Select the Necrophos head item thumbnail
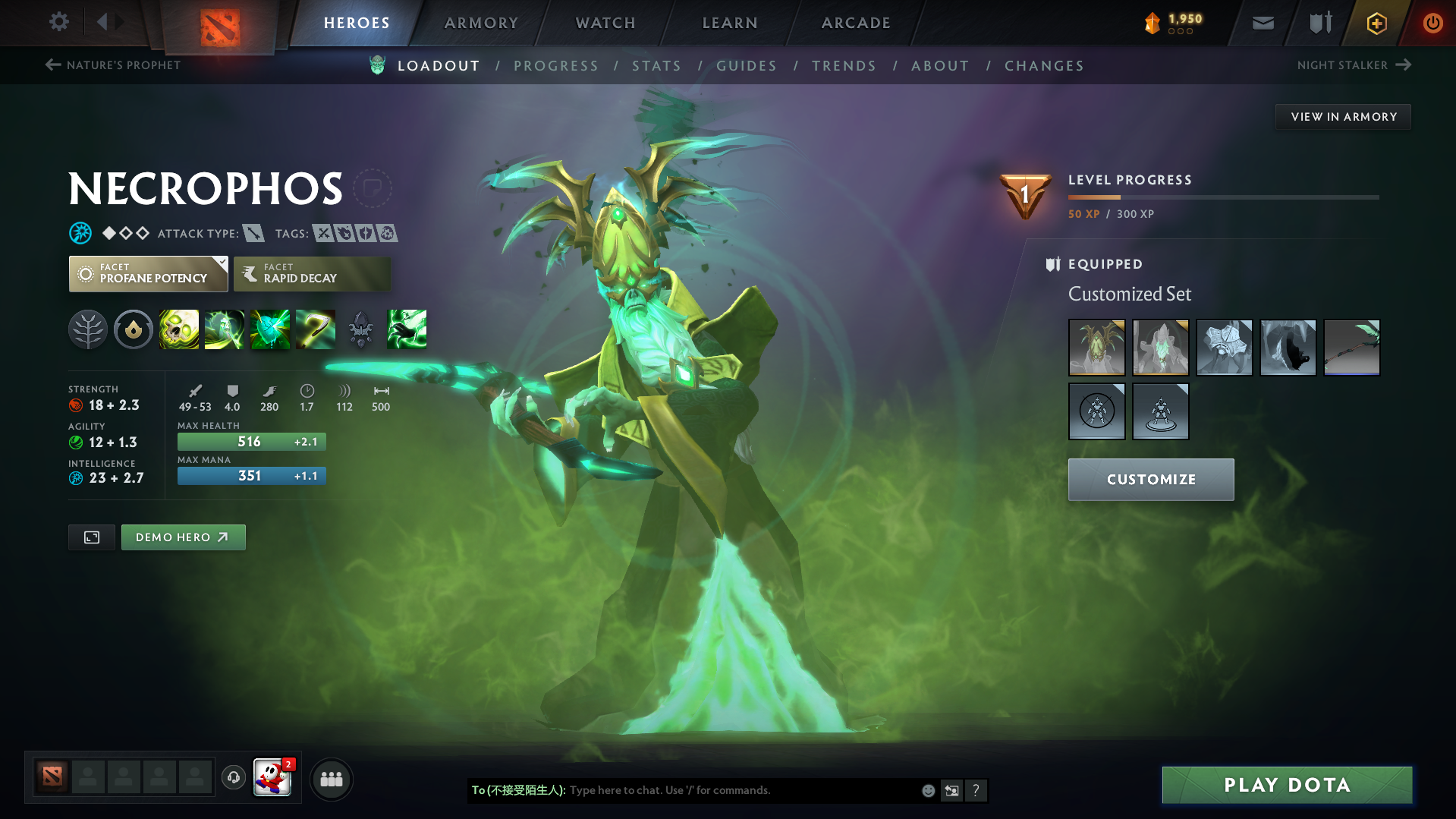The image size is (1456, 819). [1096, 348]
